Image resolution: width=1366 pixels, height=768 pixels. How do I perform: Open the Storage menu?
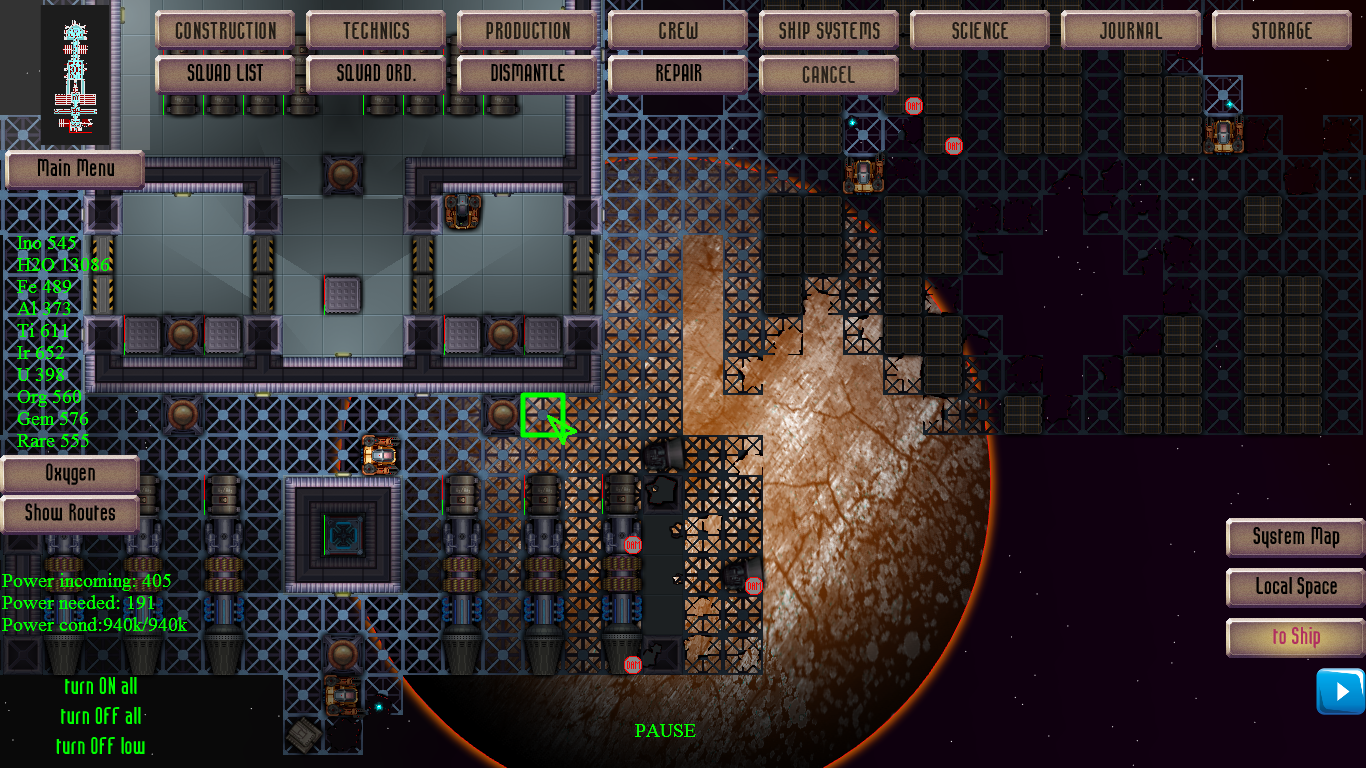tap(1282, 30)
